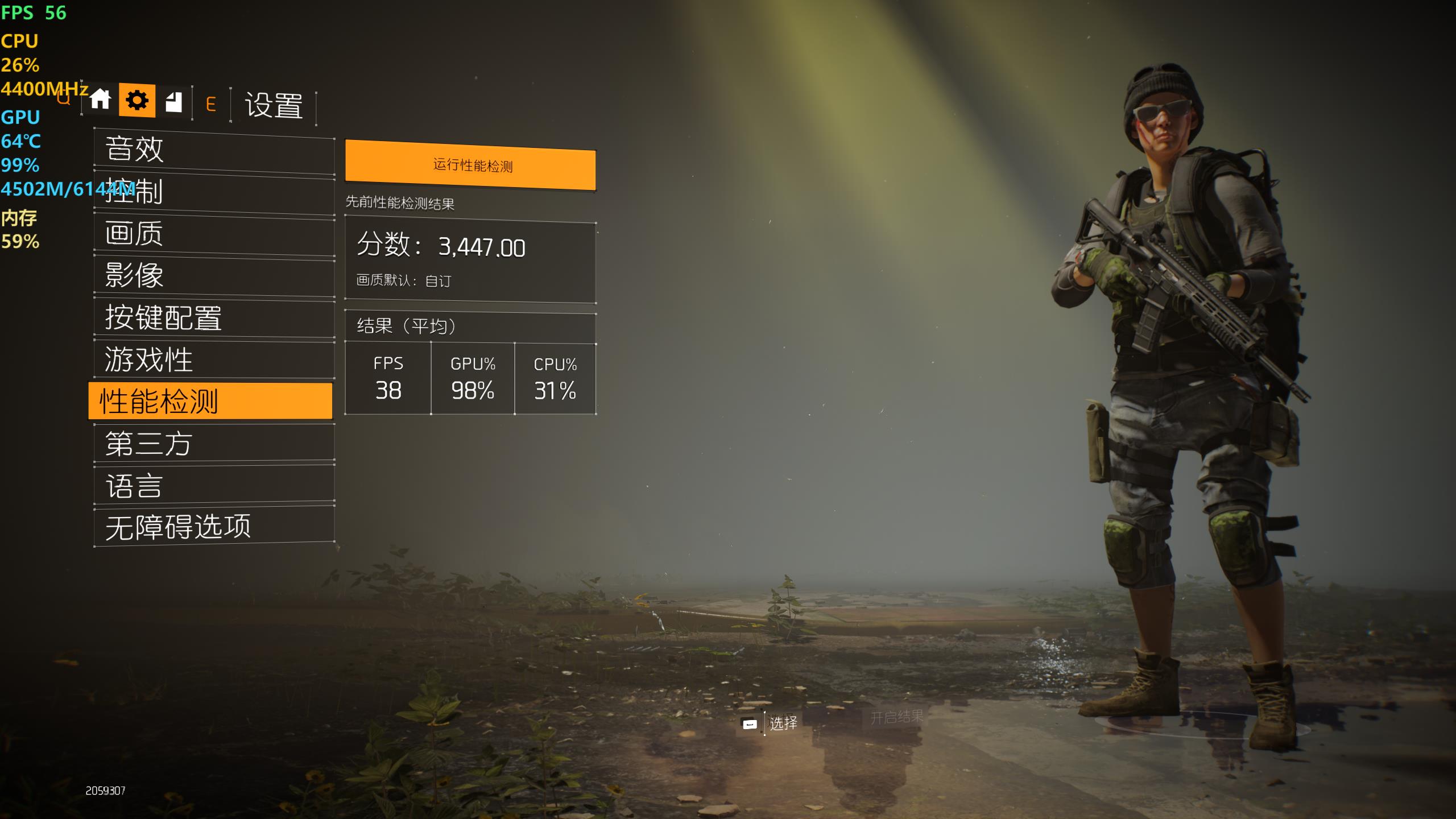Screen dimensions: 1456x819
Task: Open 按键配置 key bindings
Action: pyautogui.click(x=214, y=318)
